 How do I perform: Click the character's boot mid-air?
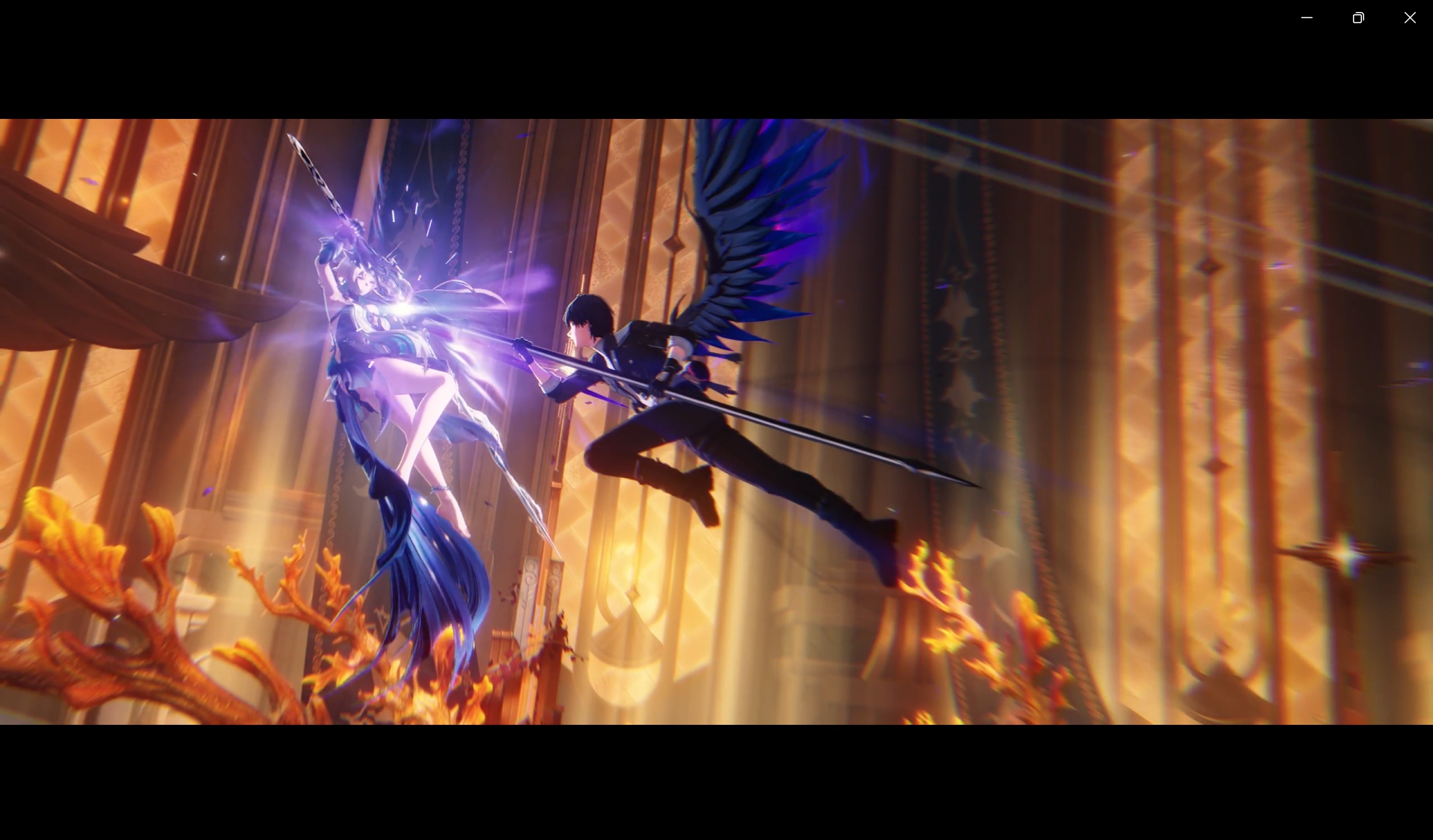pyautogui.click(x=876, y=546)
